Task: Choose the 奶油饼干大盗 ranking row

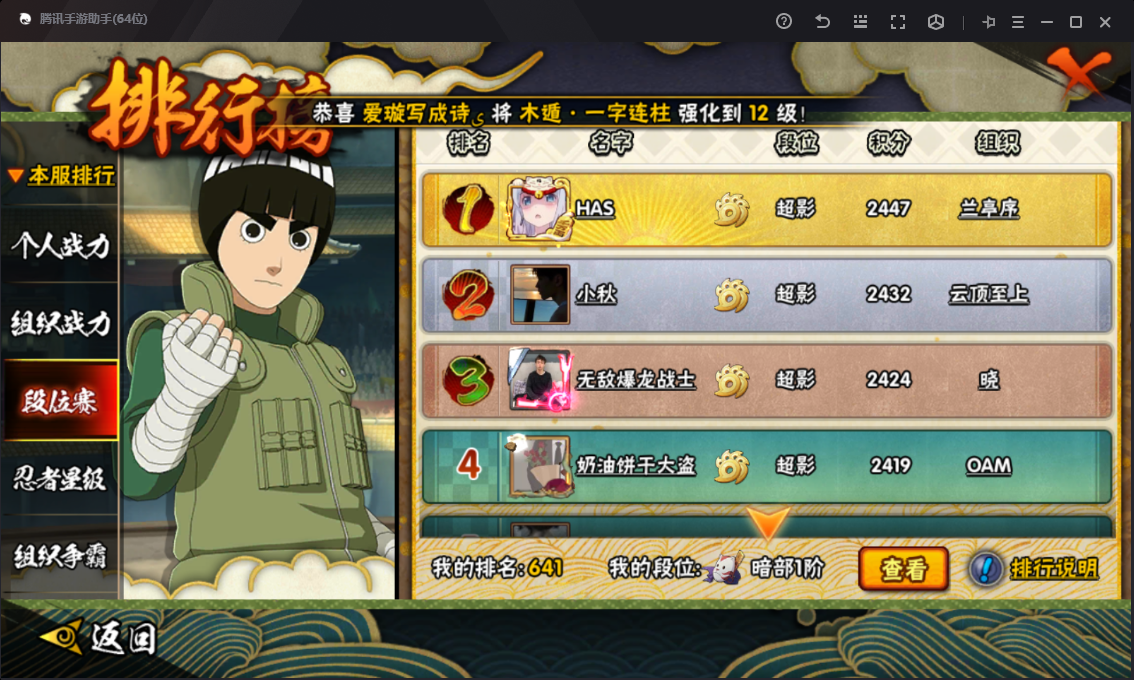Action: coord(766,465)
